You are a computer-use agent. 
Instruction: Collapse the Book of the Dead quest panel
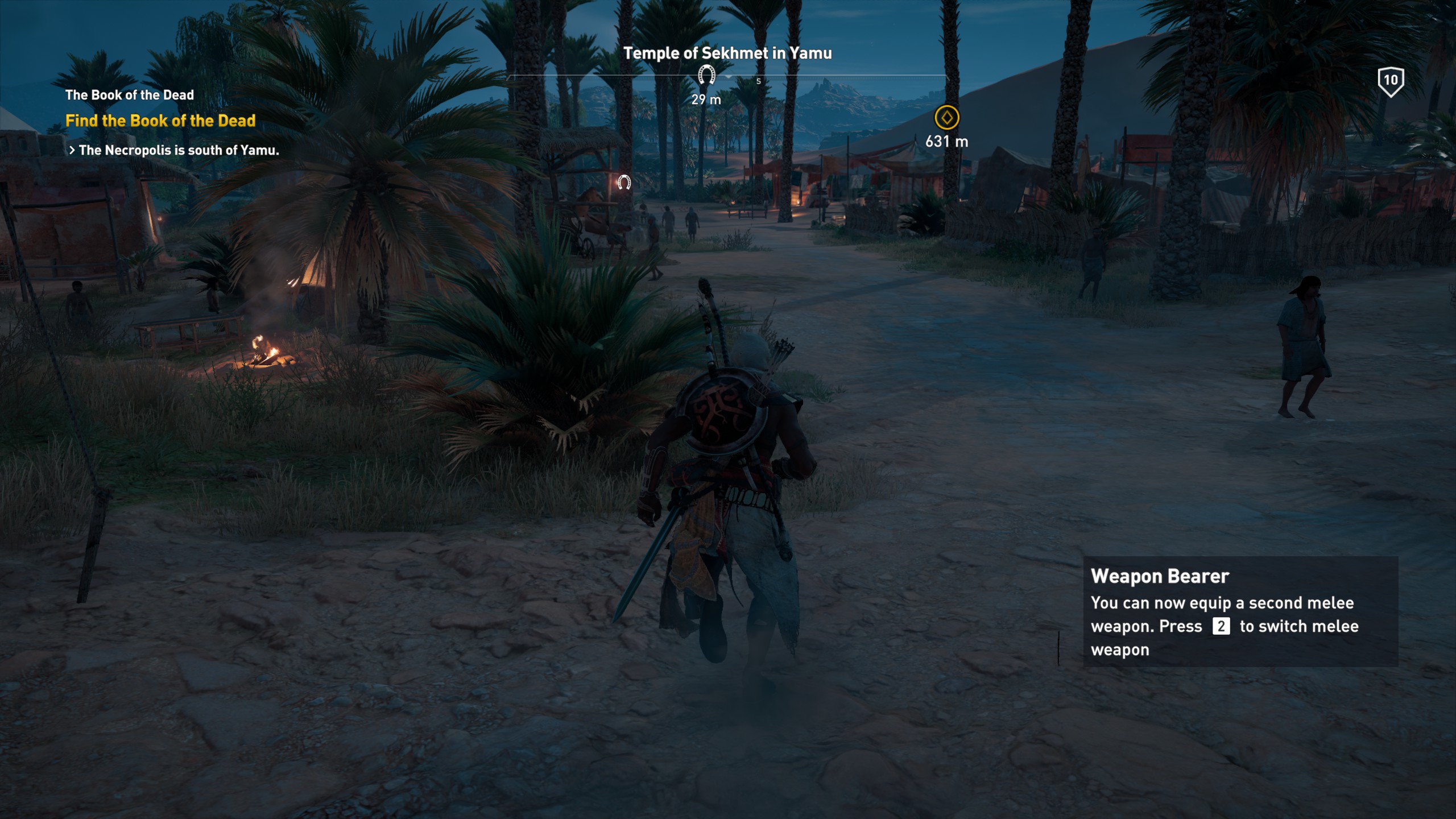(130, 95)
